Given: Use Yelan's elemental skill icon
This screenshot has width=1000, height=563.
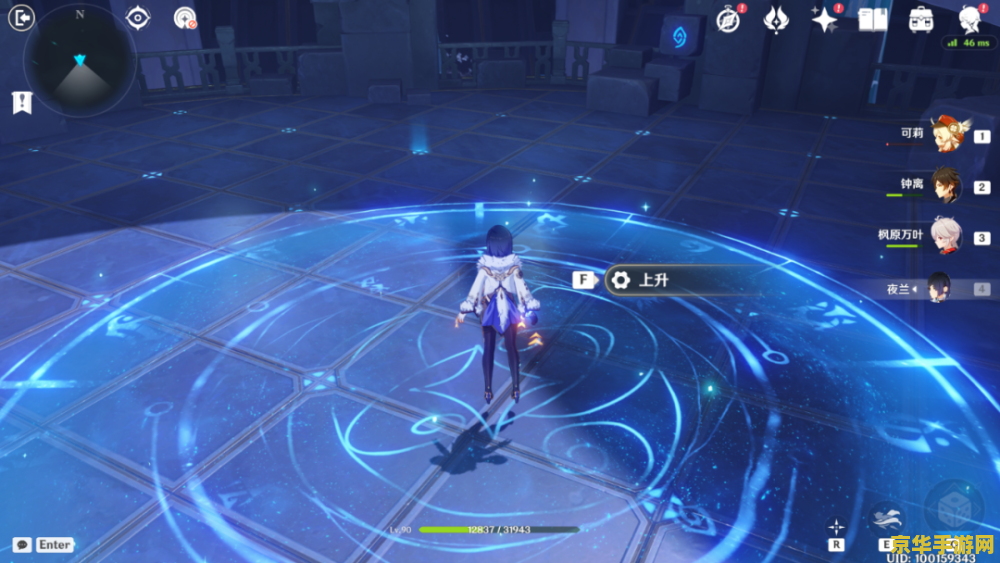Looking at the screenshot, I should [x=887, y=517].
